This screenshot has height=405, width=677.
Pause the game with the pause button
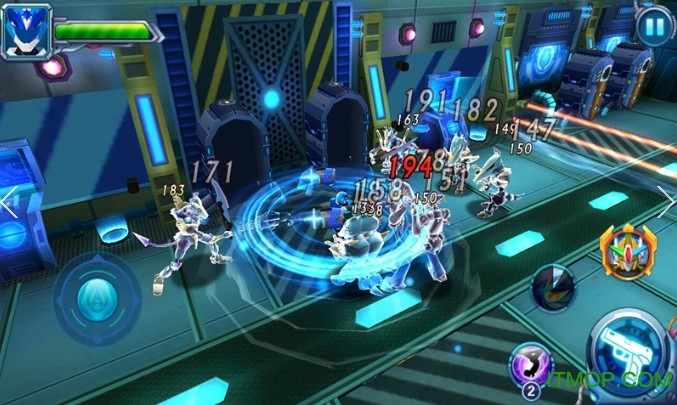[x=652, y=25]
